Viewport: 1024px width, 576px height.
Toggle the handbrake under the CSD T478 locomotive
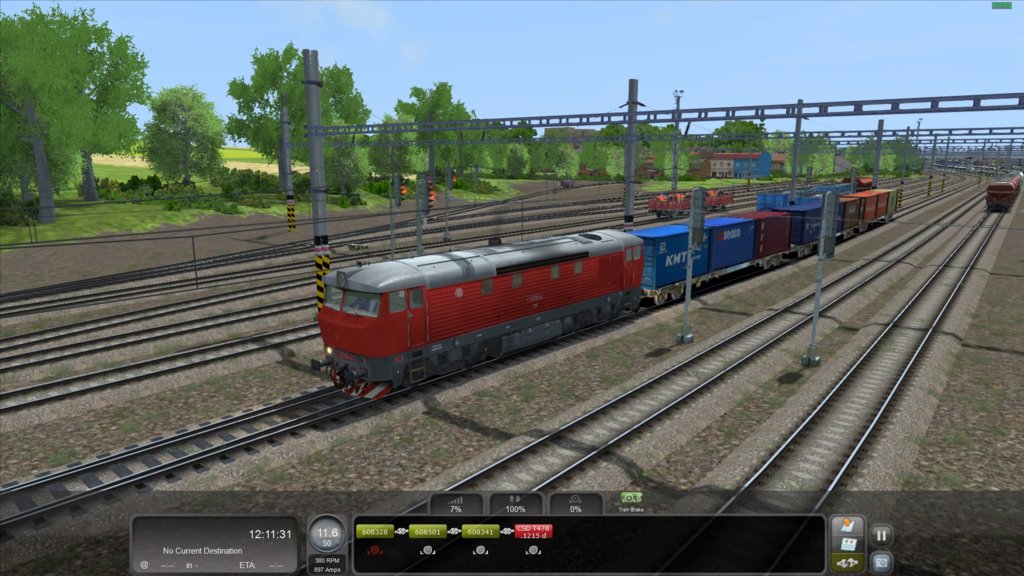tap(534, 550)
